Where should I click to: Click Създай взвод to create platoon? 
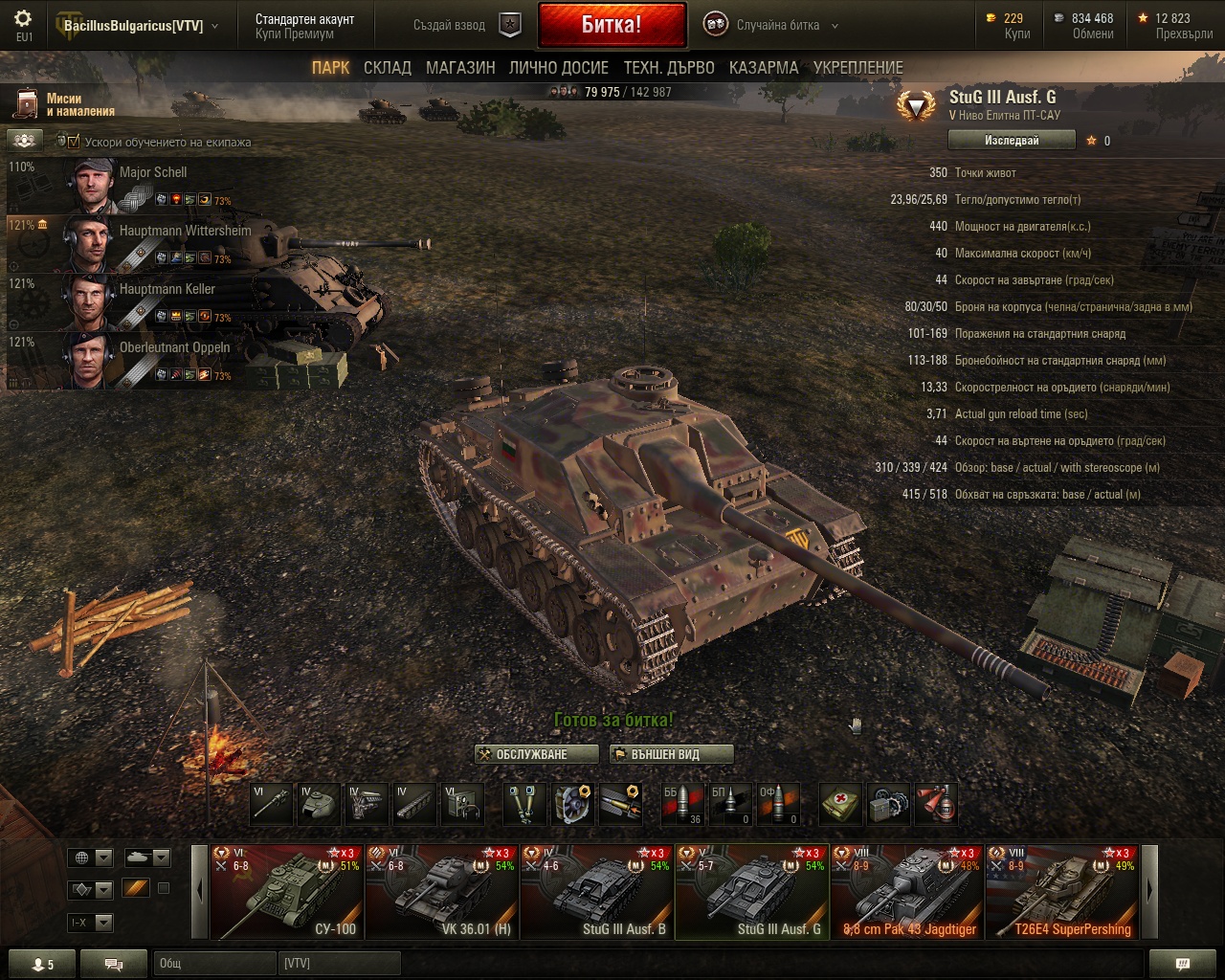click(x=467, y=26)
